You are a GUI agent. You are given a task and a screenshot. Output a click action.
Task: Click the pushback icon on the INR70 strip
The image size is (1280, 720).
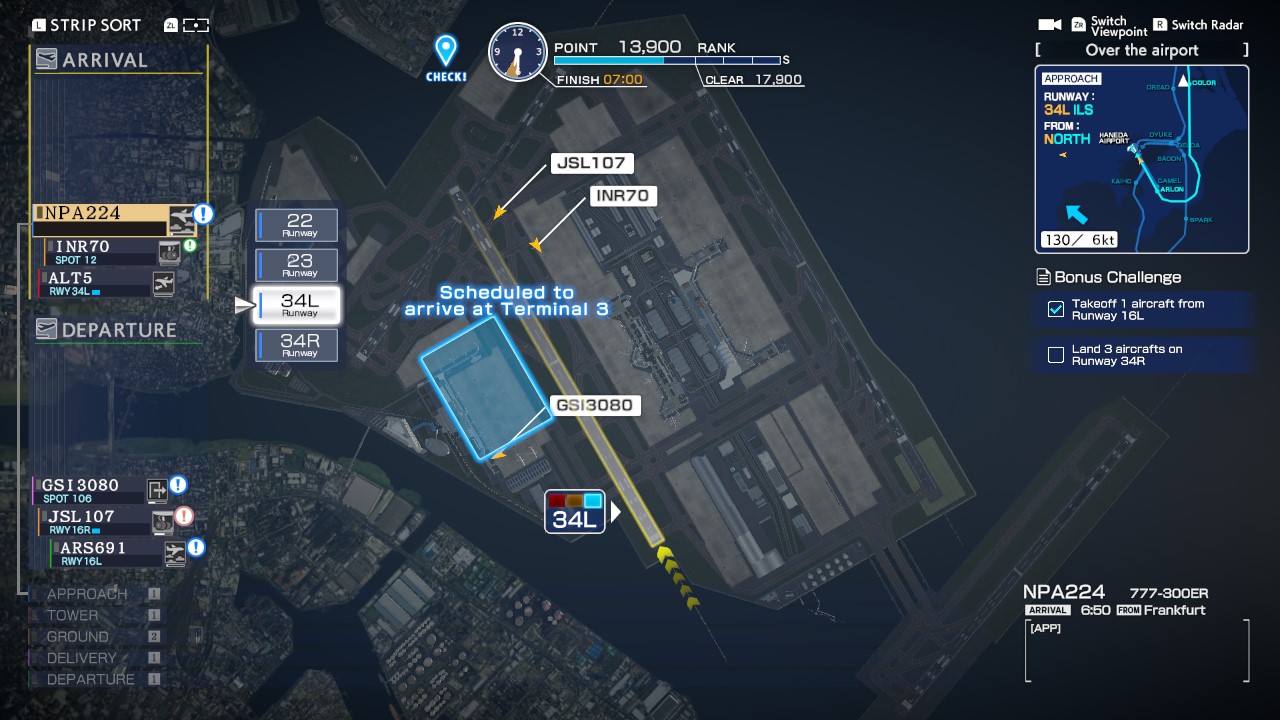click(x=169, y=253)
